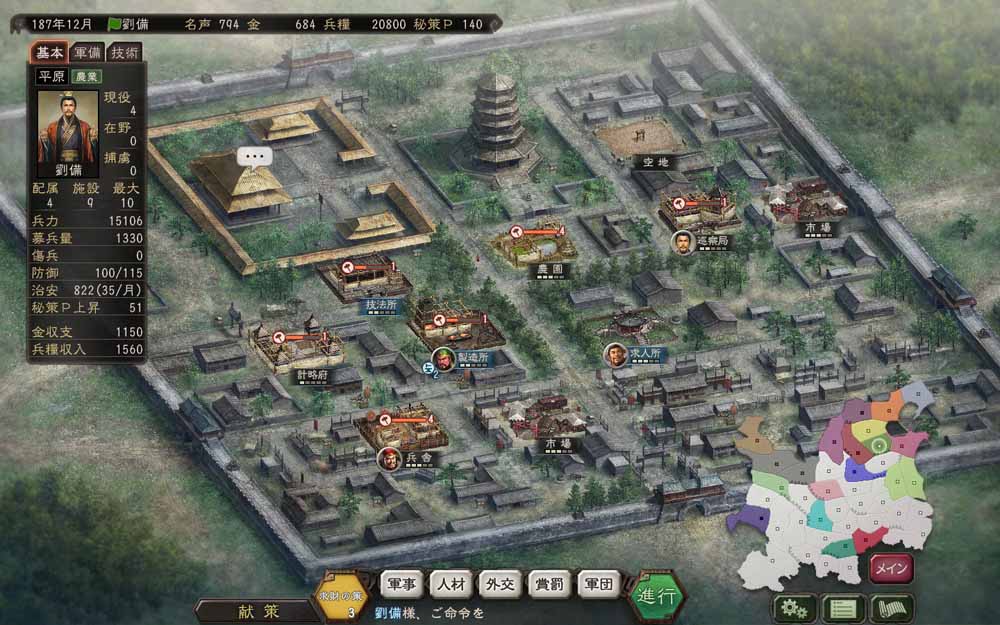Select Liu Bei's portrait in the city panel
The image size is (1000, 625).
coord(68,126)
